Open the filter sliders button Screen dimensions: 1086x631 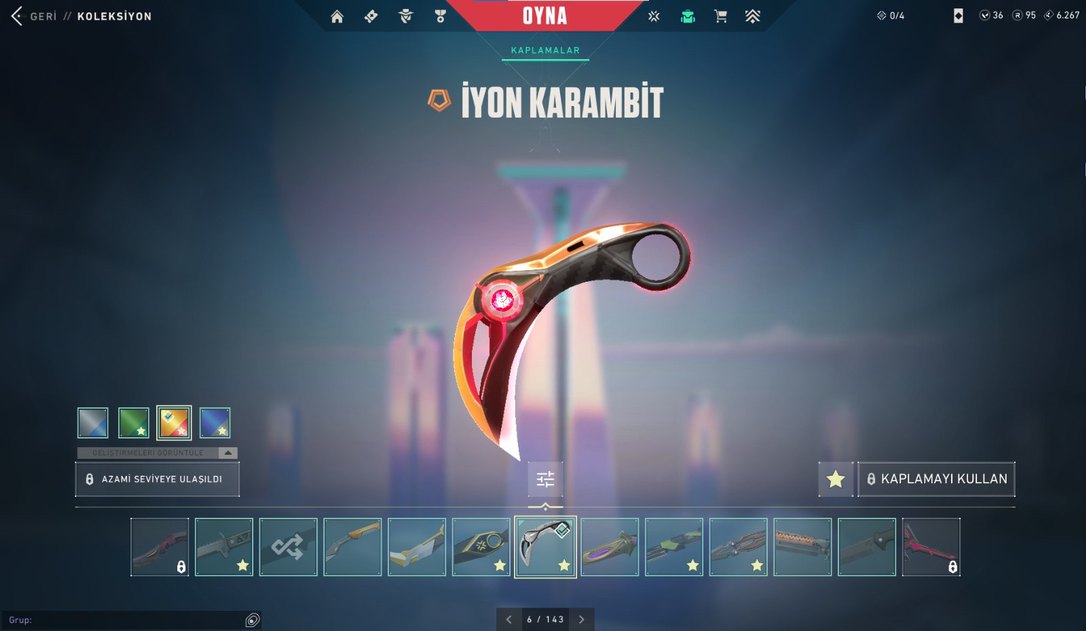click(x=545, y=480)
